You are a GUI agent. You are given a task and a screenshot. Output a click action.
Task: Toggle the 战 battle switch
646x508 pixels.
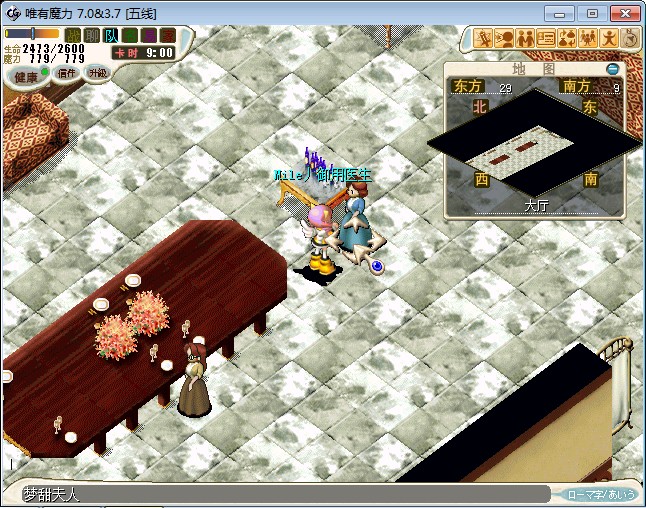coord(73,36)
